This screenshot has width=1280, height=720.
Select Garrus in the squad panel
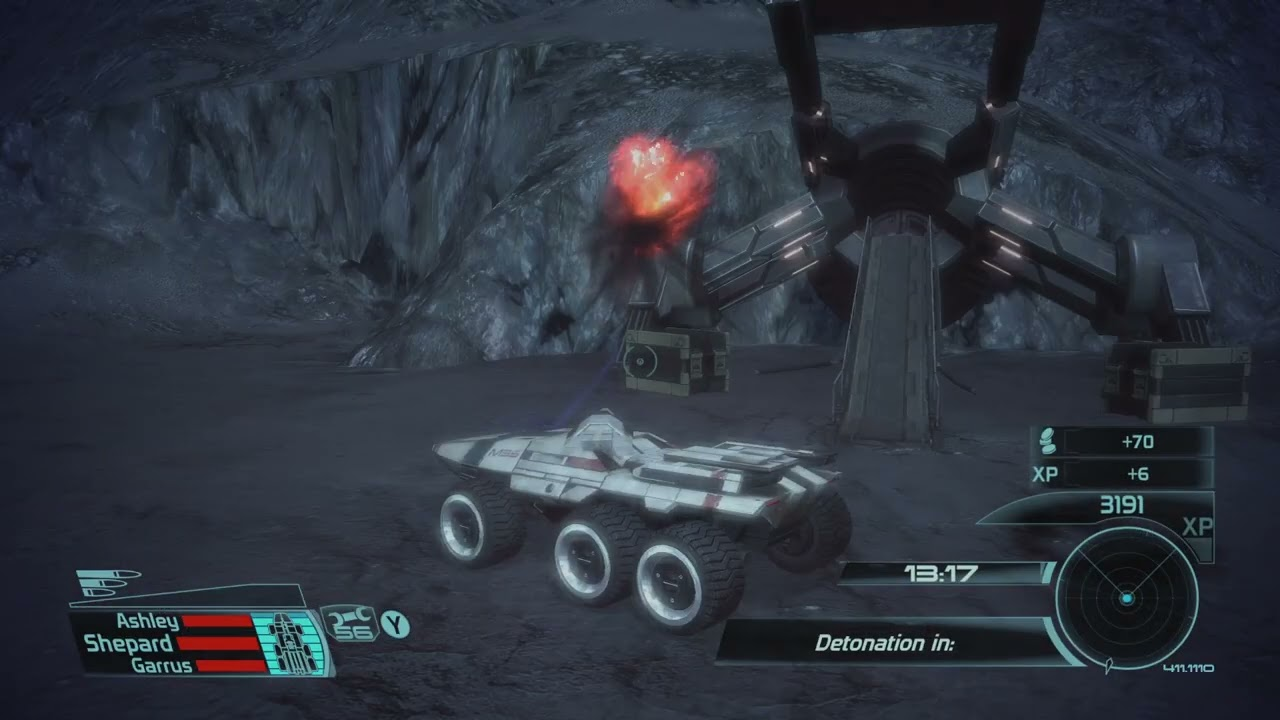[161, 665]
